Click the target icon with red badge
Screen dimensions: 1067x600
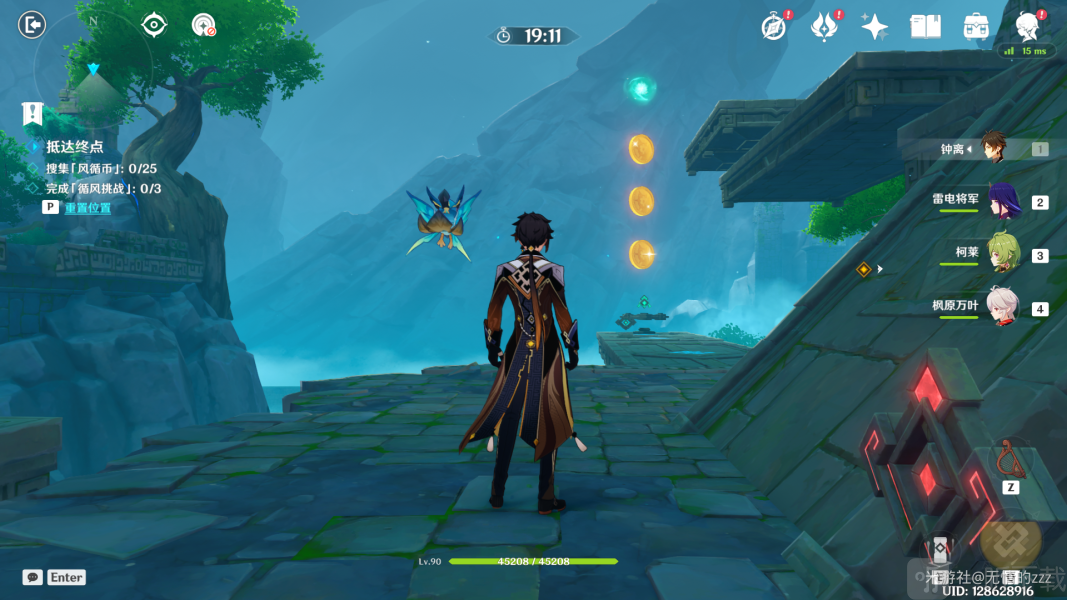click(x=204, y=25)
